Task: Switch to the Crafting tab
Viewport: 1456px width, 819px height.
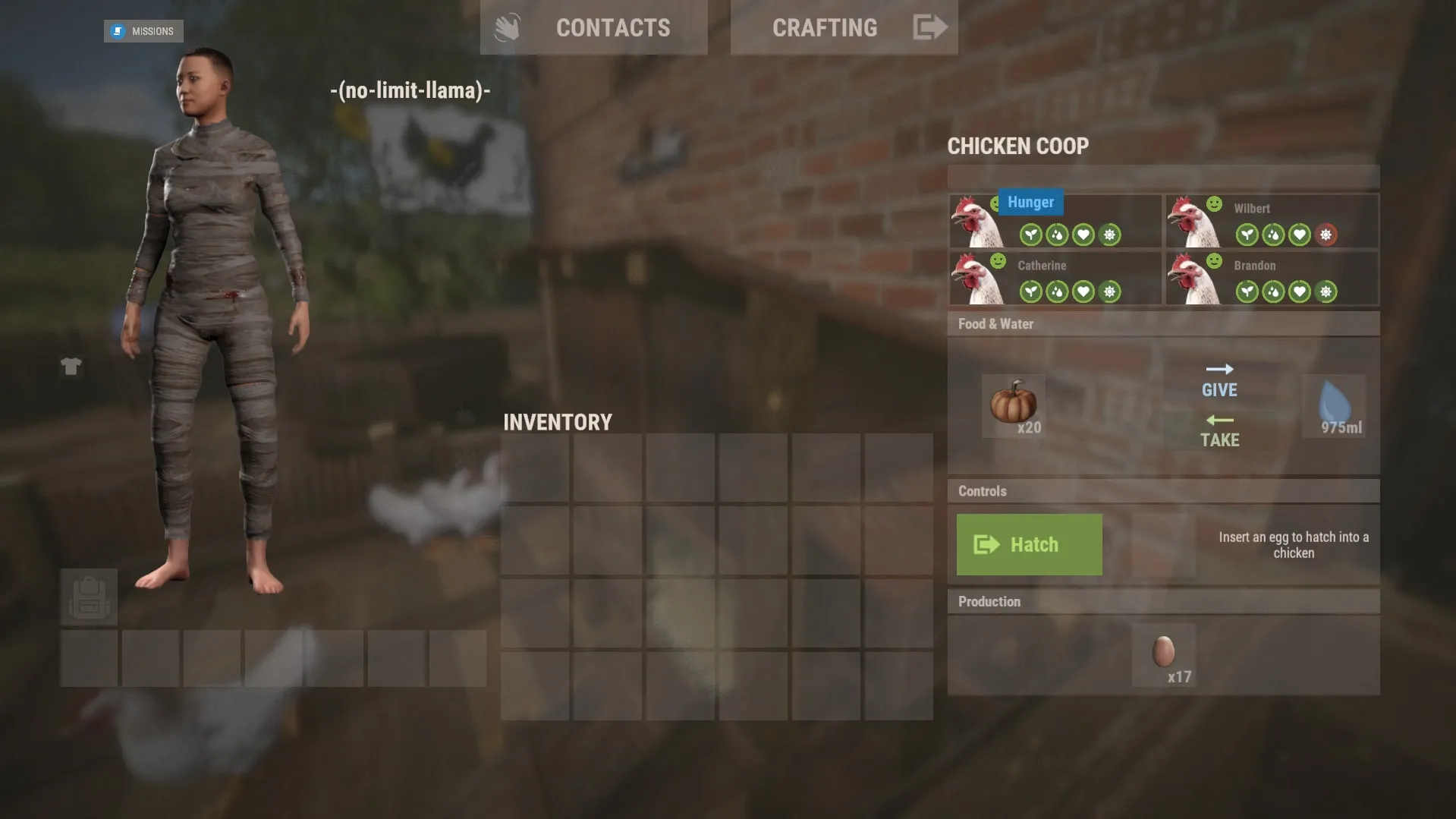Action: [825, 28]
